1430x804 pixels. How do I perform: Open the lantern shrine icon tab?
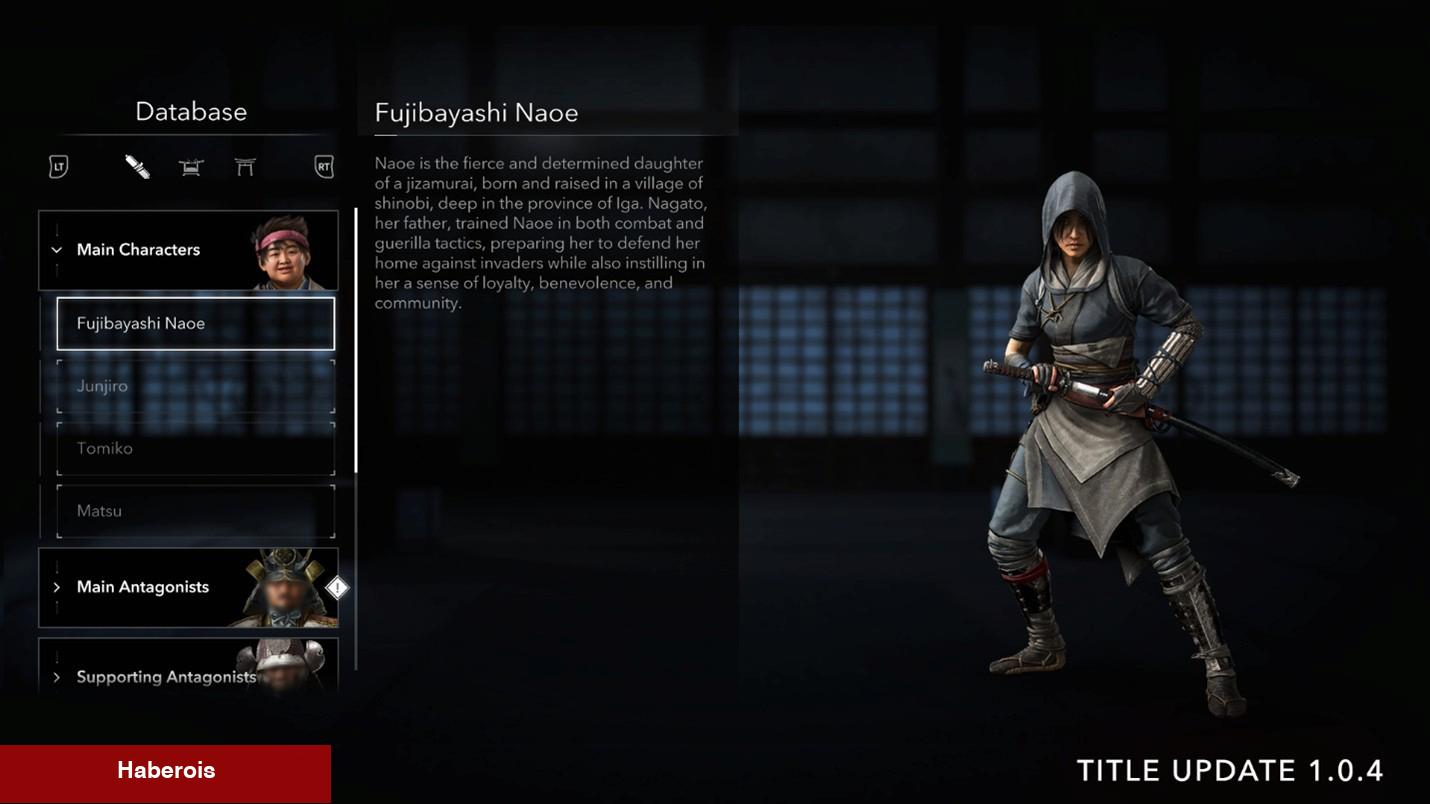click(191, 167)
